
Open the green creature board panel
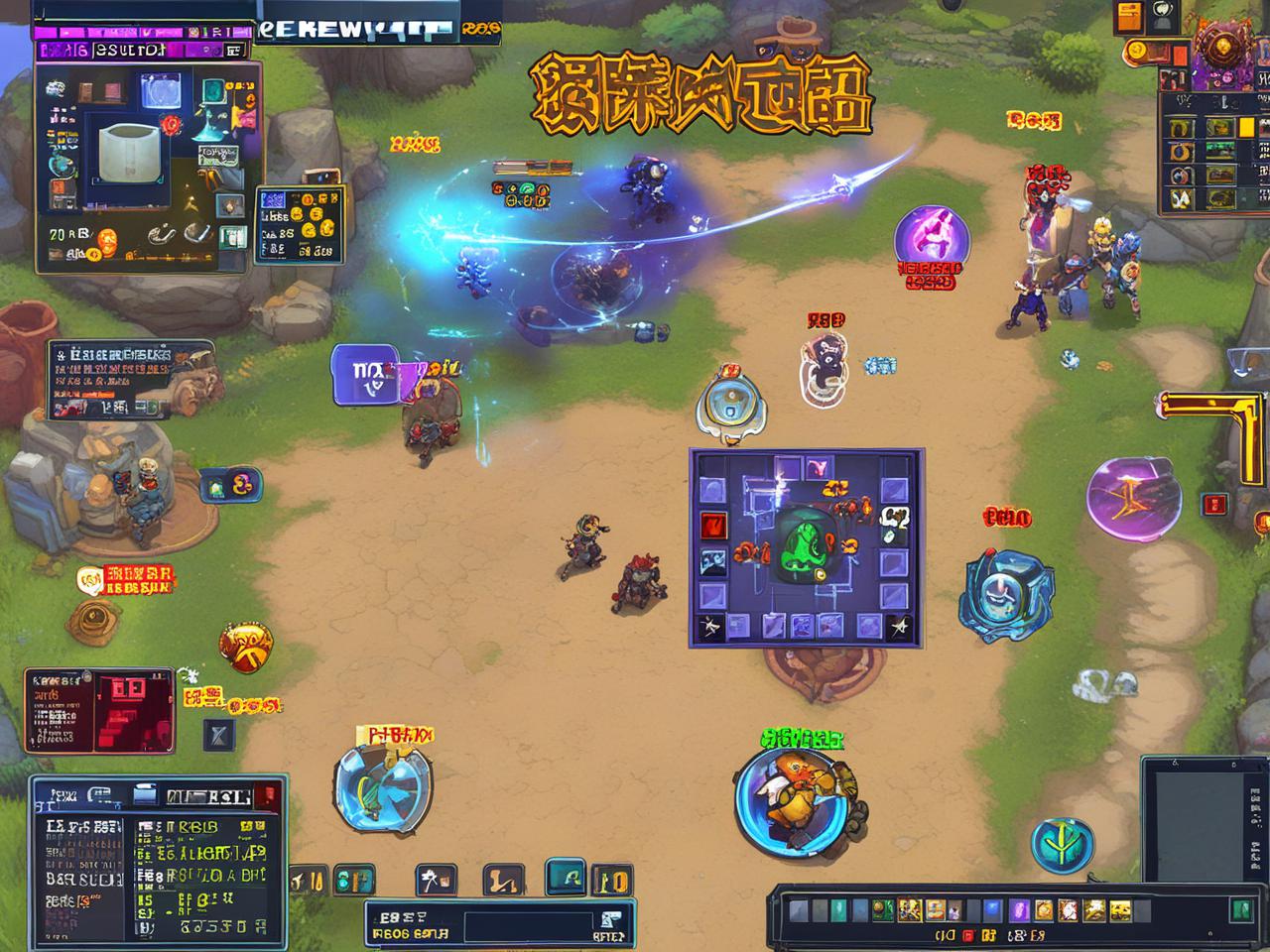pos(806,546)
